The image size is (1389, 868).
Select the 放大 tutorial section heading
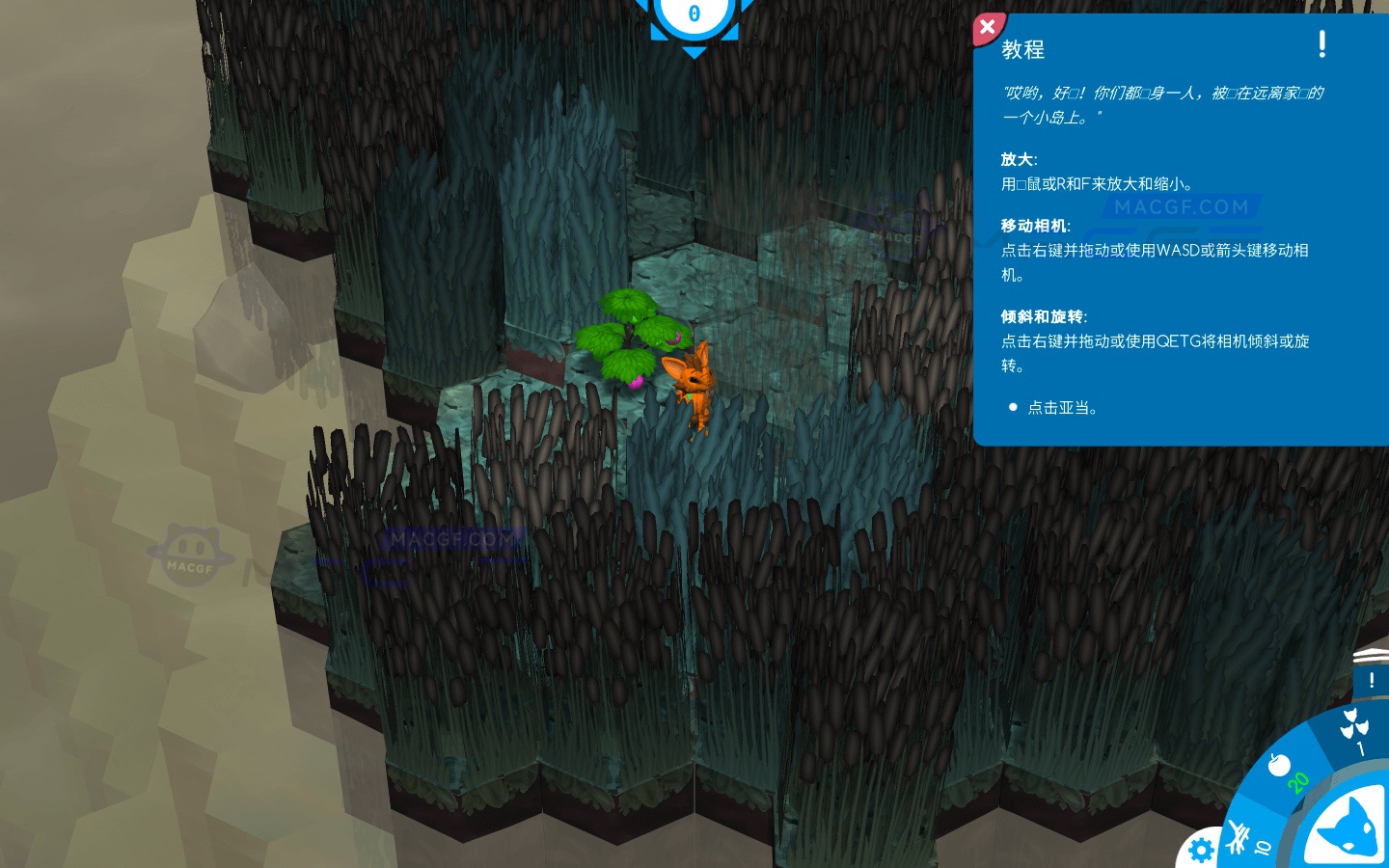point(1020,159)
